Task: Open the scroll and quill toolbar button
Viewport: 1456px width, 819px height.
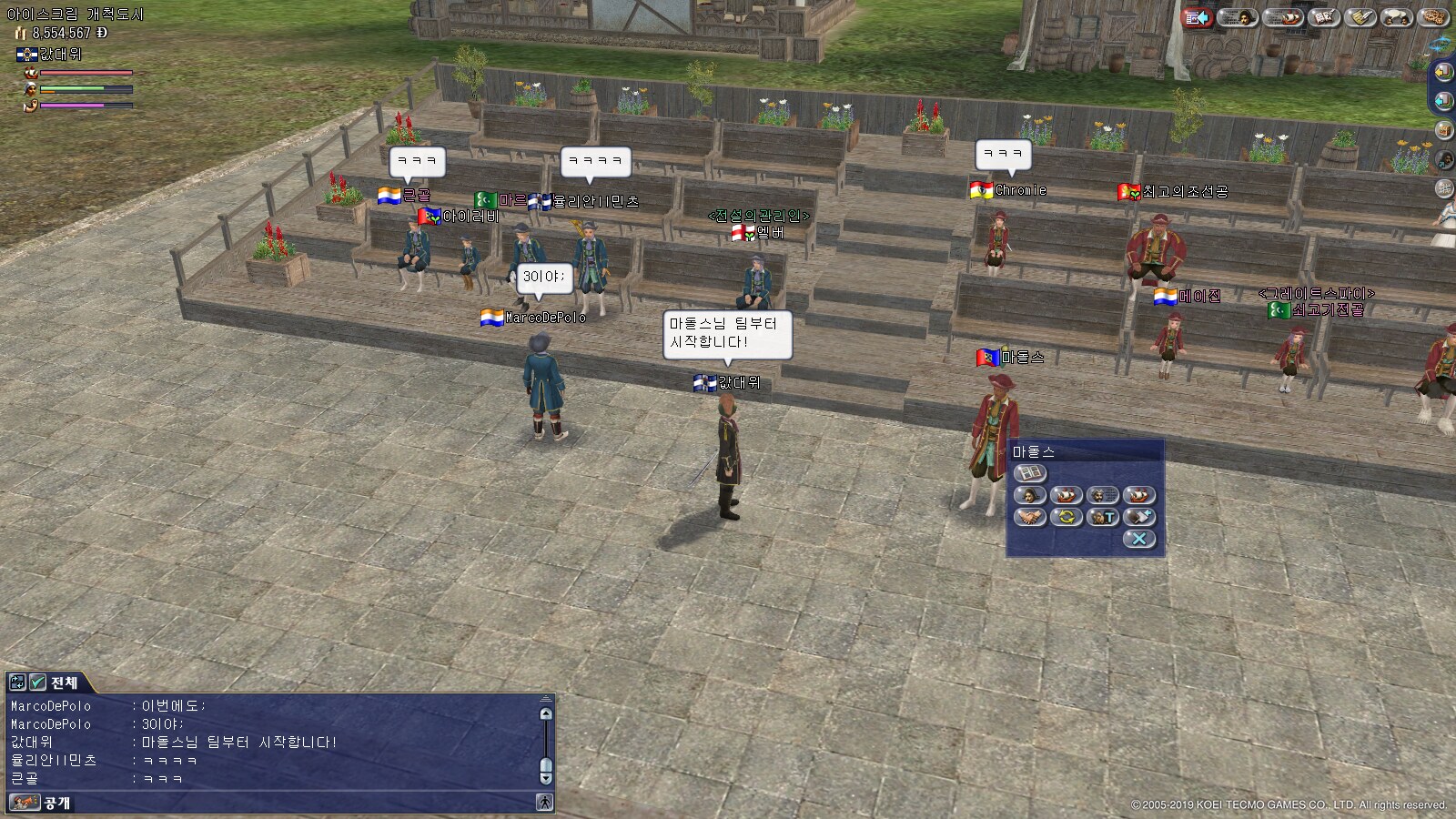Action: coord(1360,17)
